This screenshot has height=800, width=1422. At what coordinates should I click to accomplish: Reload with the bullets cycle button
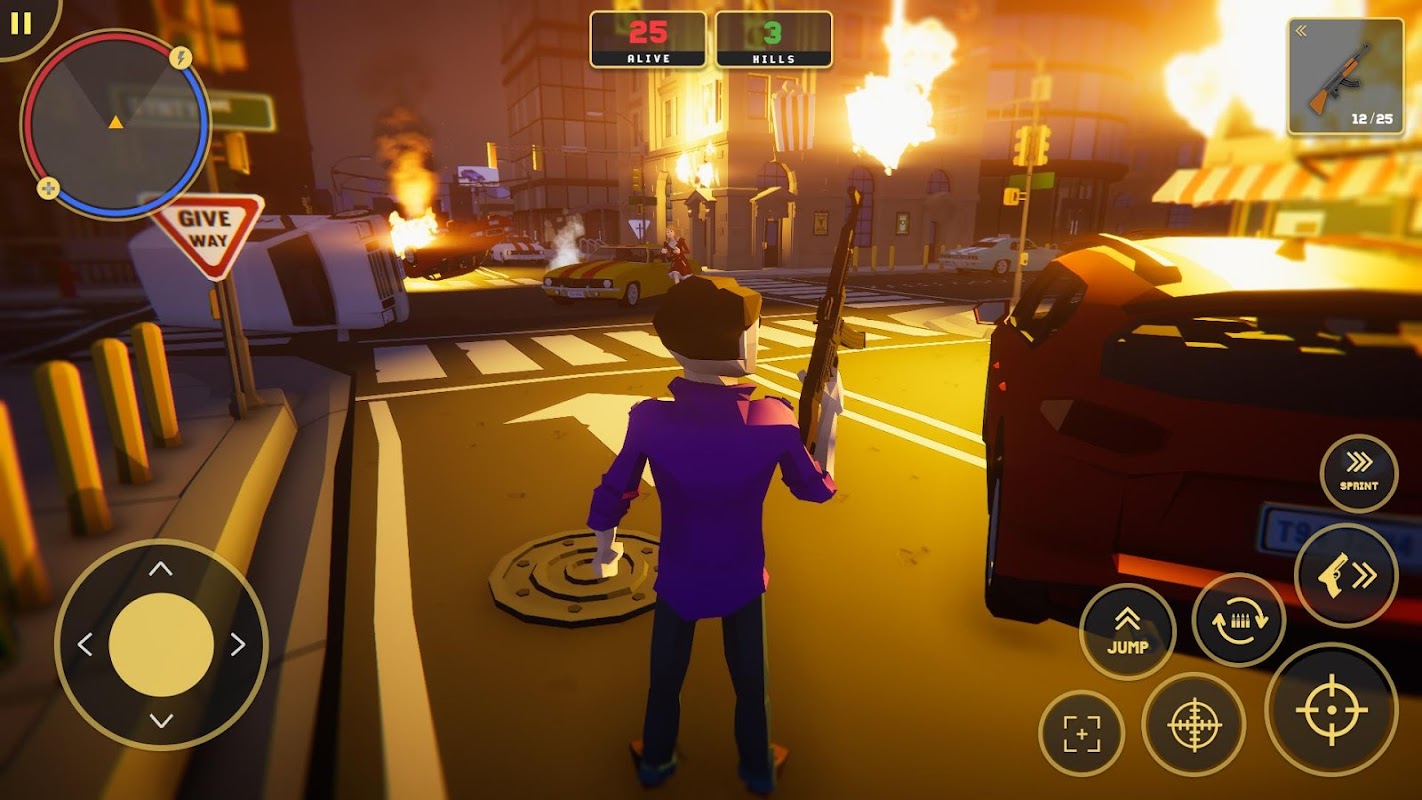(1239, 620)
